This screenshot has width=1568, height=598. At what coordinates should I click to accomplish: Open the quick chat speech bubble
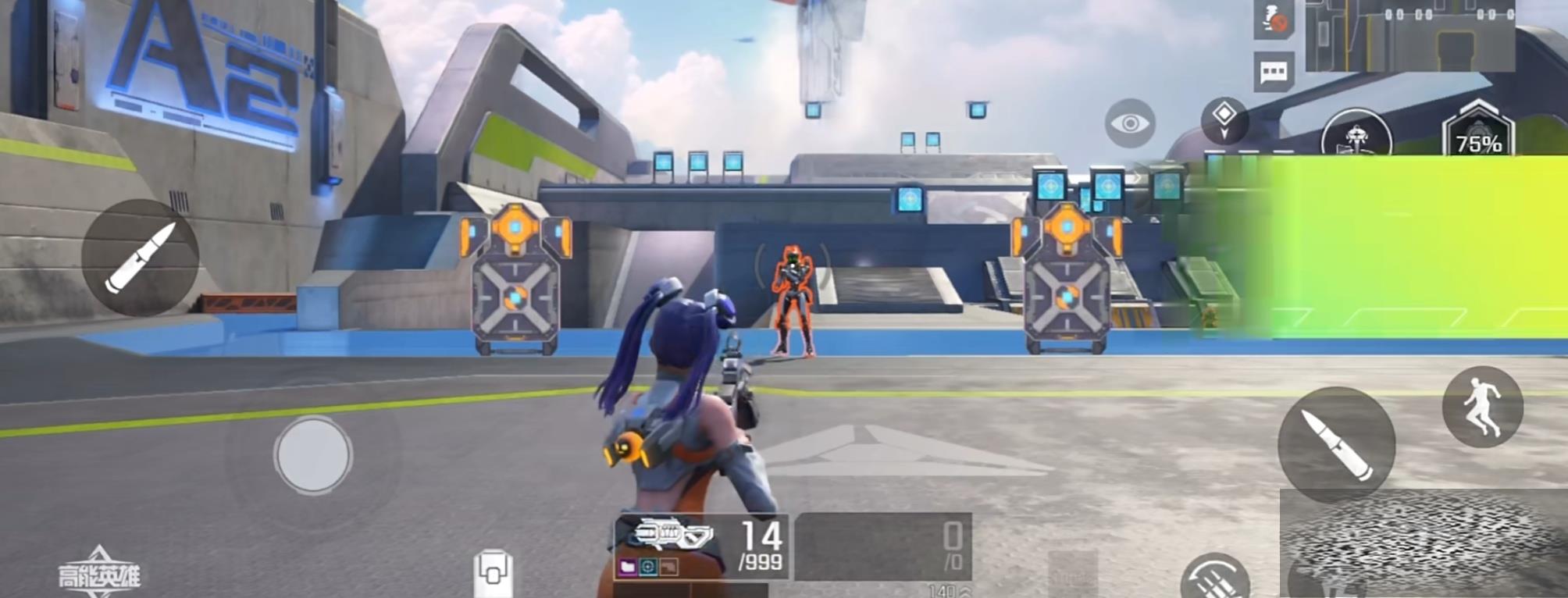[x=1274, y=73]
